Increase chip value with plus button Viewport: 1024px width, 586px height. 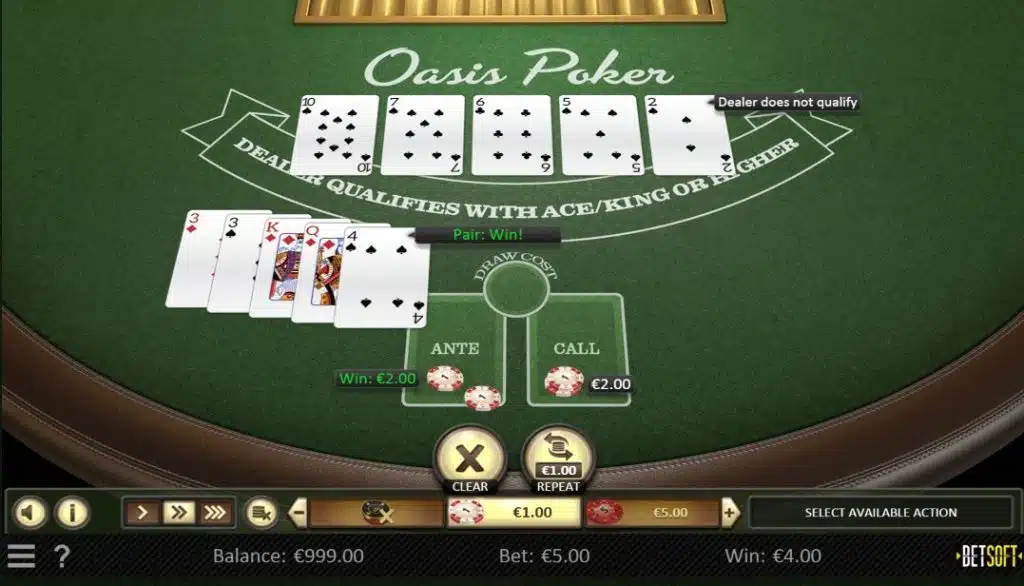pyautogui.click(x=730, y=513)
